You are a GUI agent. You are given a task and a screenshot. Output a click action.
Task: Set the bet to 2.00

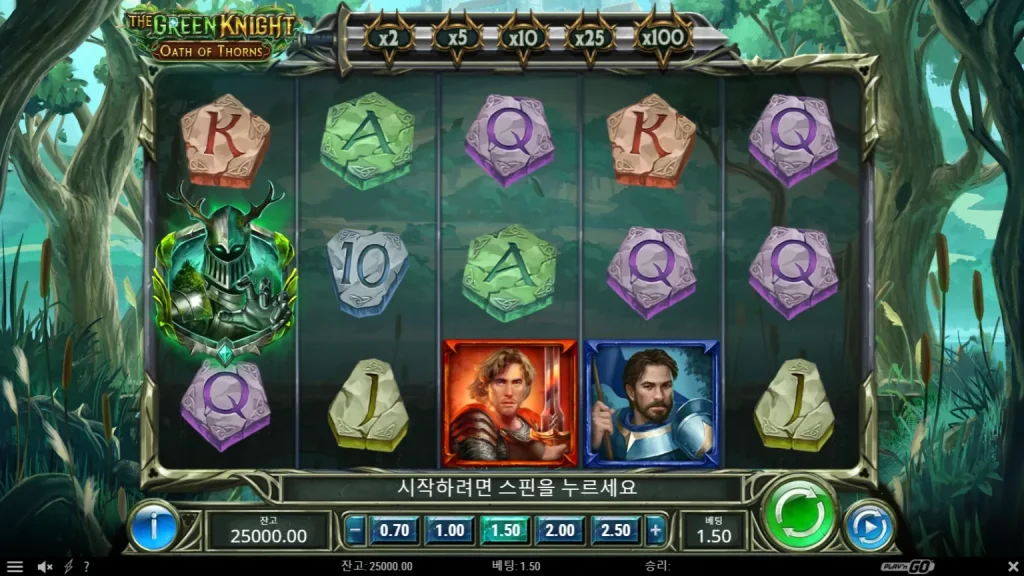tap(560, 530)
